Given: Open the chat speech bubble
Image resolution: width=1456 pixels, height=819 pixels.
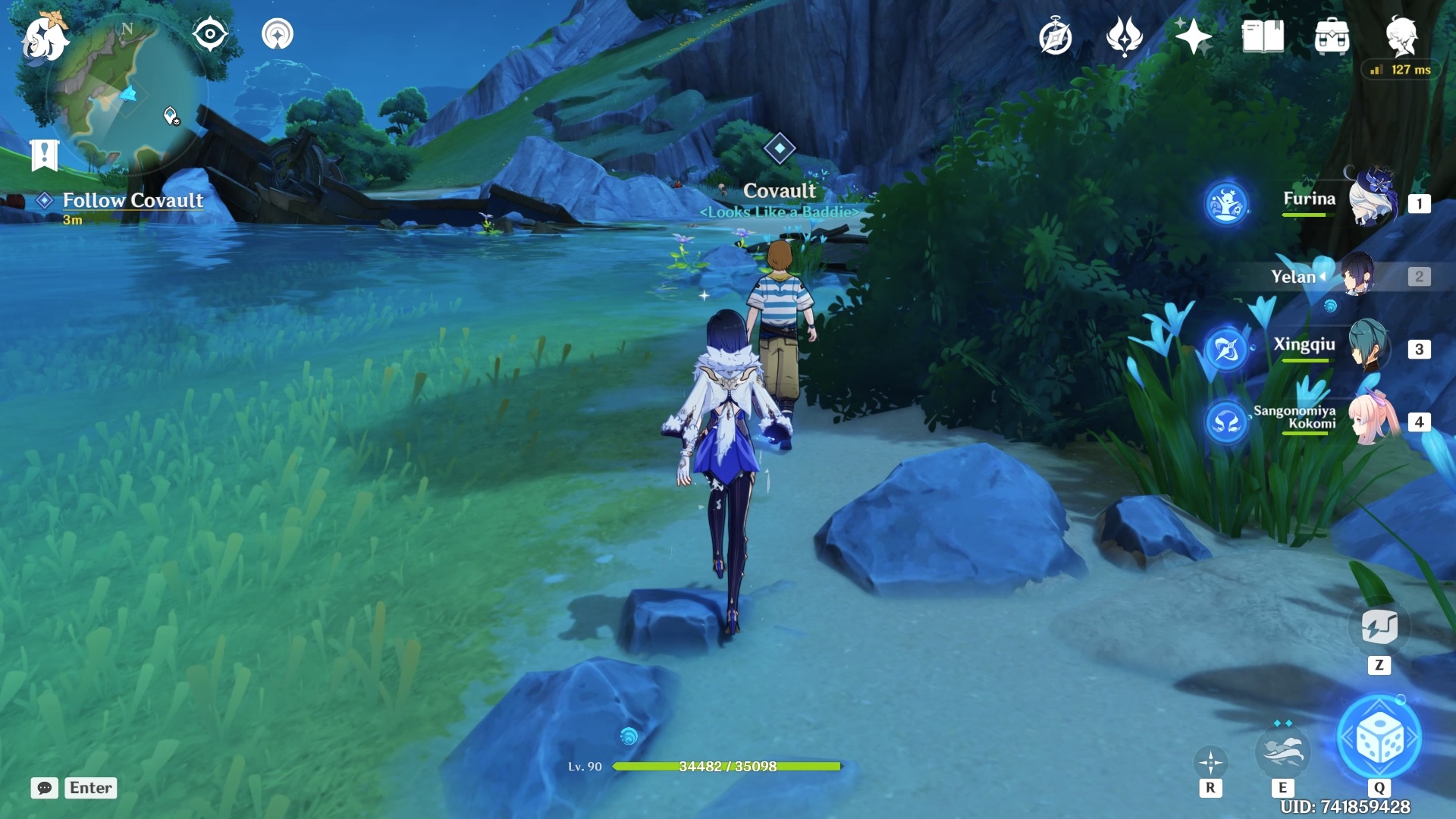Looking at the screenshot, I should pos(45,788).
